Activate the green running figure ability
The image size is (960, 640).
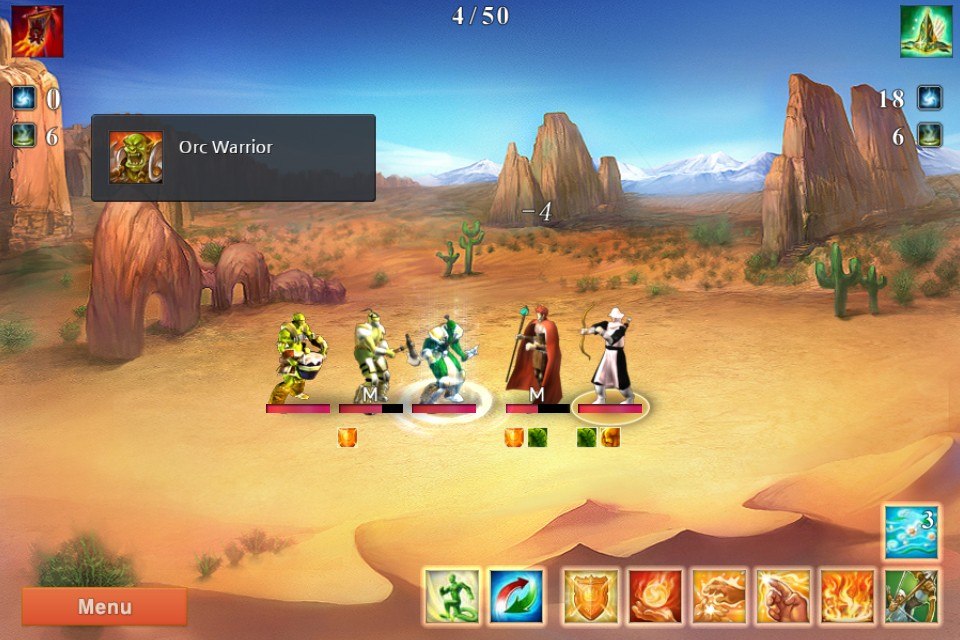(x=451, y=596)
